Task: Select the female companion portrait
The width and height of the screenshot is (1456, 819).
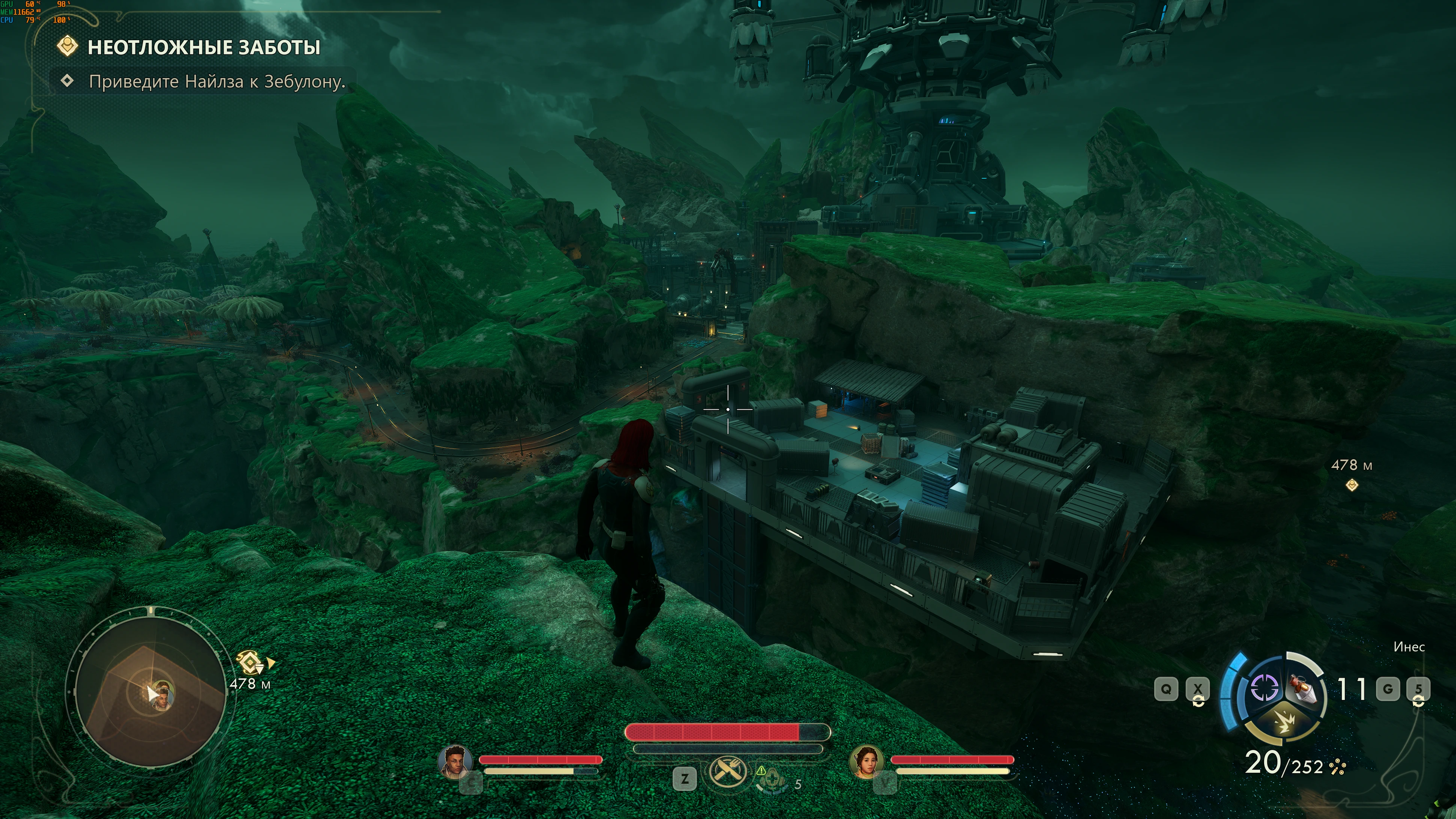Action: pos(867,761)
